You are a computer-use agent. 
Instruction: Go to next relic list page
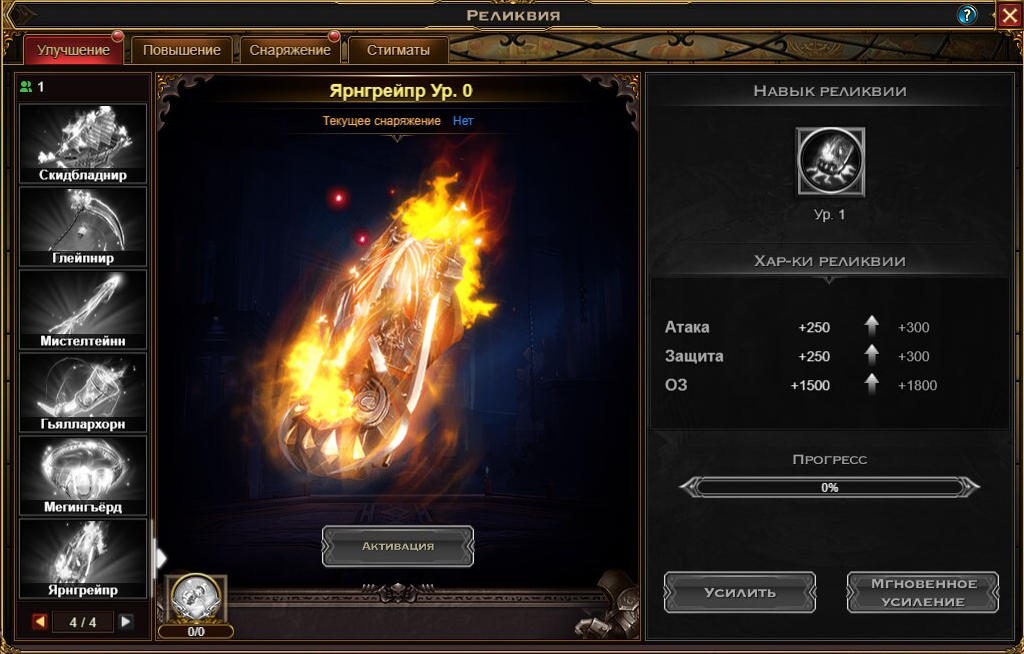click(126, 622)
